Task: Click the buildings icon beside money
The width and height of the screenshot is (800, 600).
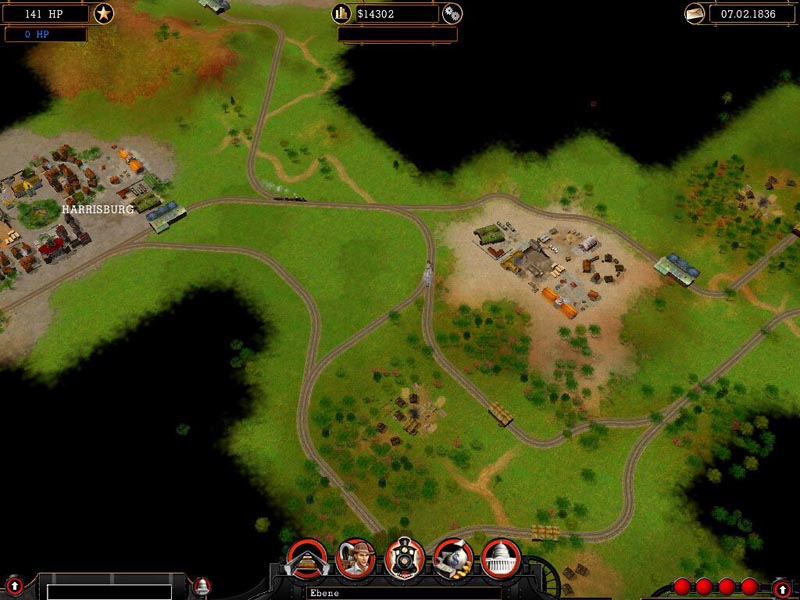Action: point(342,14)
